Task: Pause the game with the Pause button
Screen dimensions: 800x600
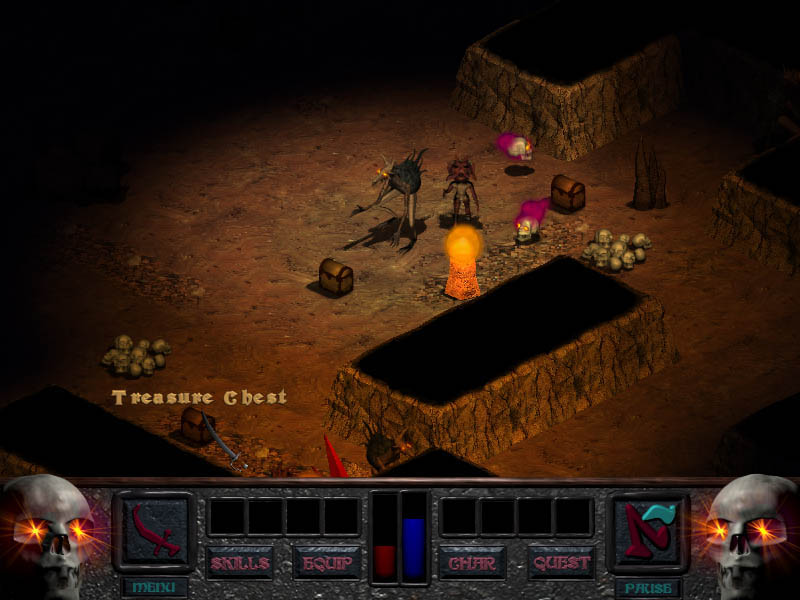Action: (647, 587)
